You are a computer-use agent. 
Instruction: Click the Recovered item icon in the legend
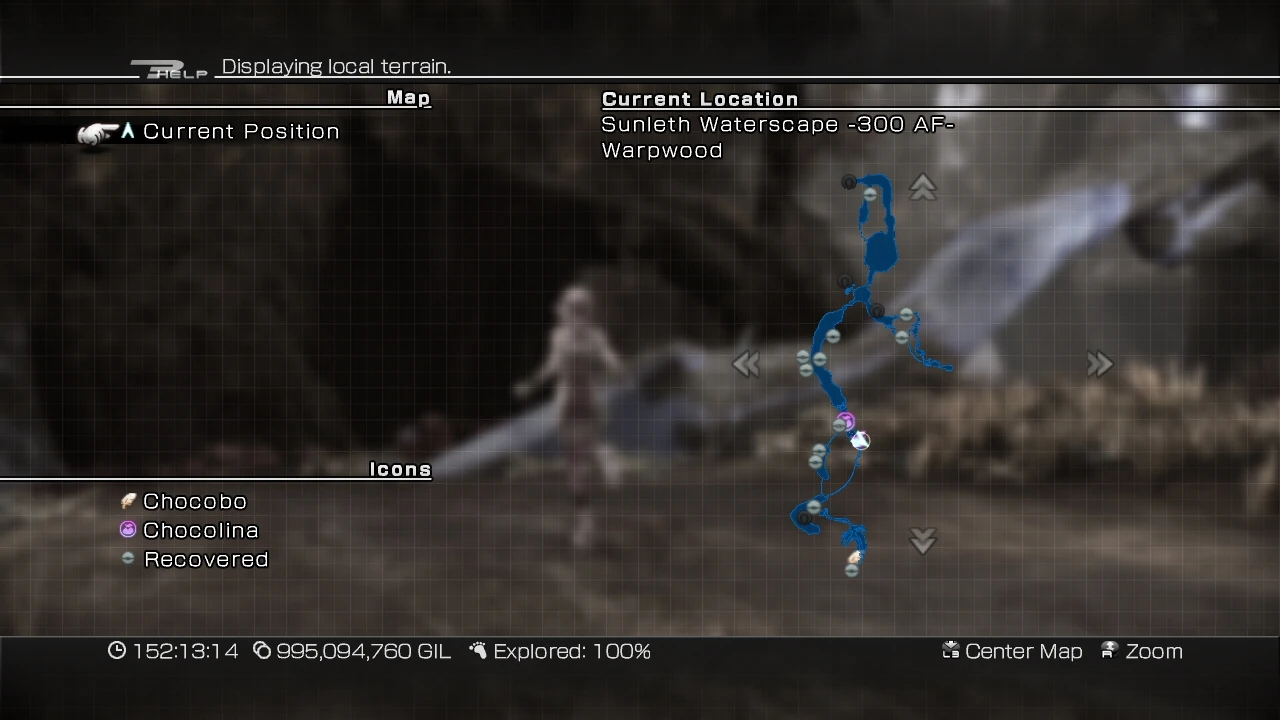click(x=127, y=559)
